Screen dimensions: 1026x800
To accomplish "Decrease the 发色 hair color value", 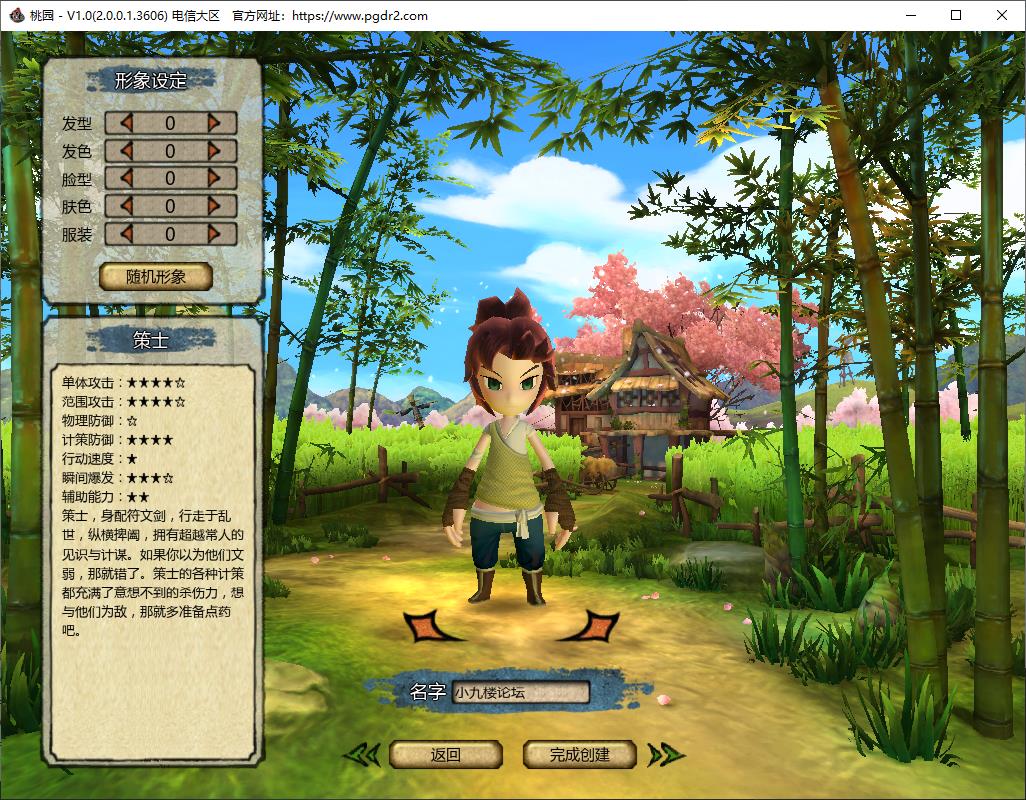I will pos(126,151).
